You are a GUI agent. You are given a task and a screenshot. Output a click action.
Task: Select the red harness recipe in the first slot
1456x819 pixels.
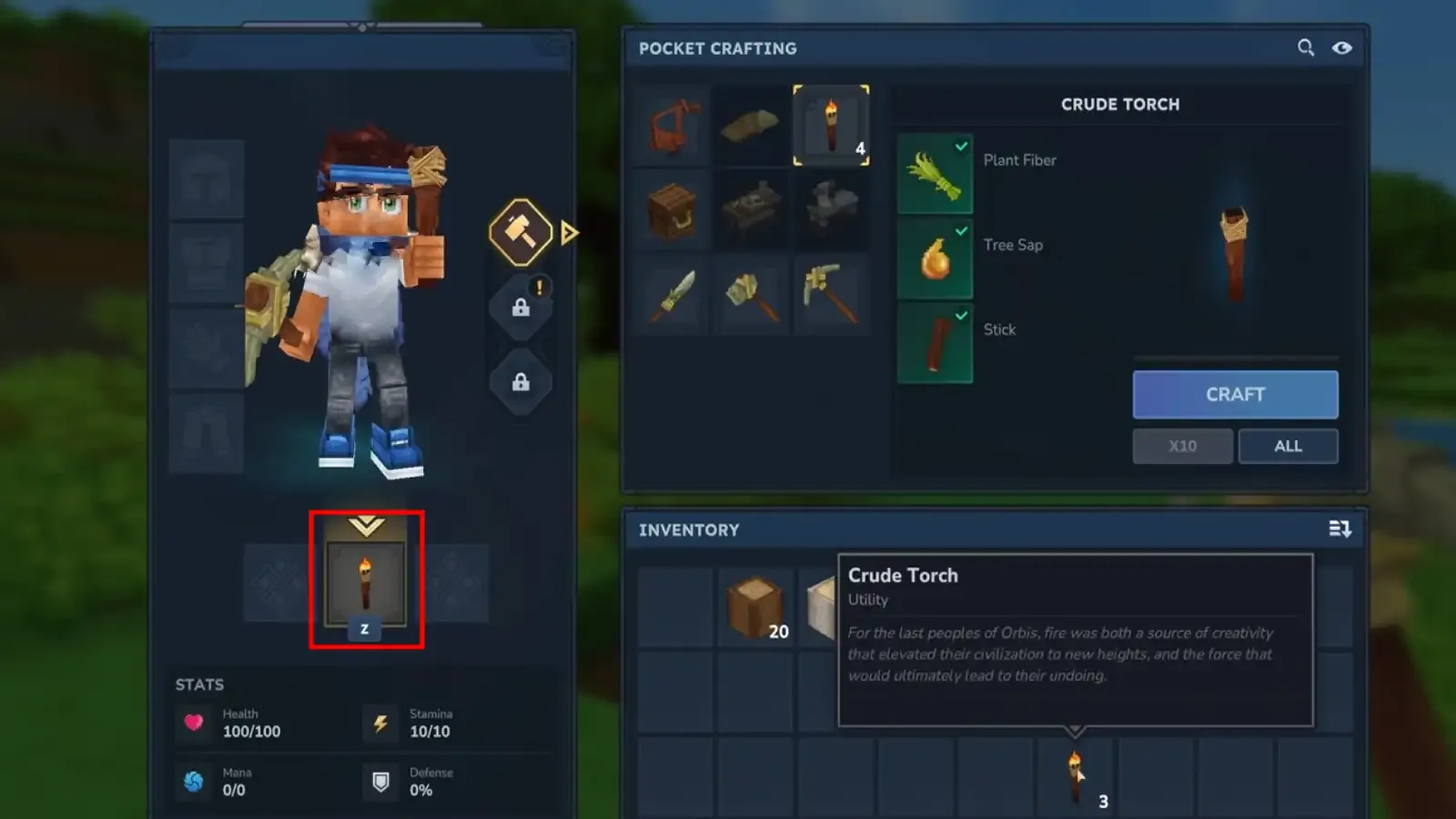click(671, 126)
